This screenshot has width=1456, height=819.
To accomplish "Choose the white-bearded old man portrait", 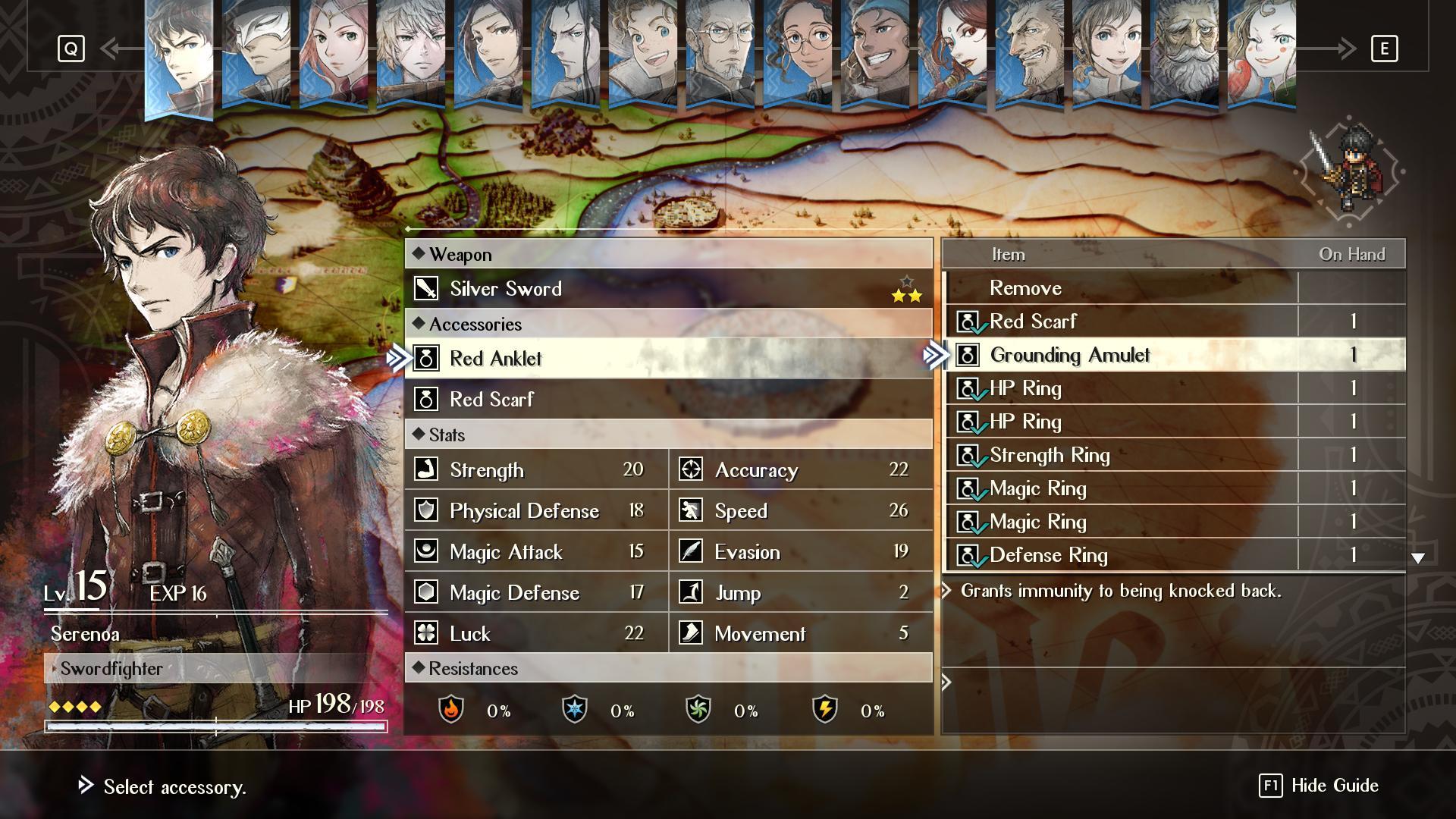I will 1185,53.
